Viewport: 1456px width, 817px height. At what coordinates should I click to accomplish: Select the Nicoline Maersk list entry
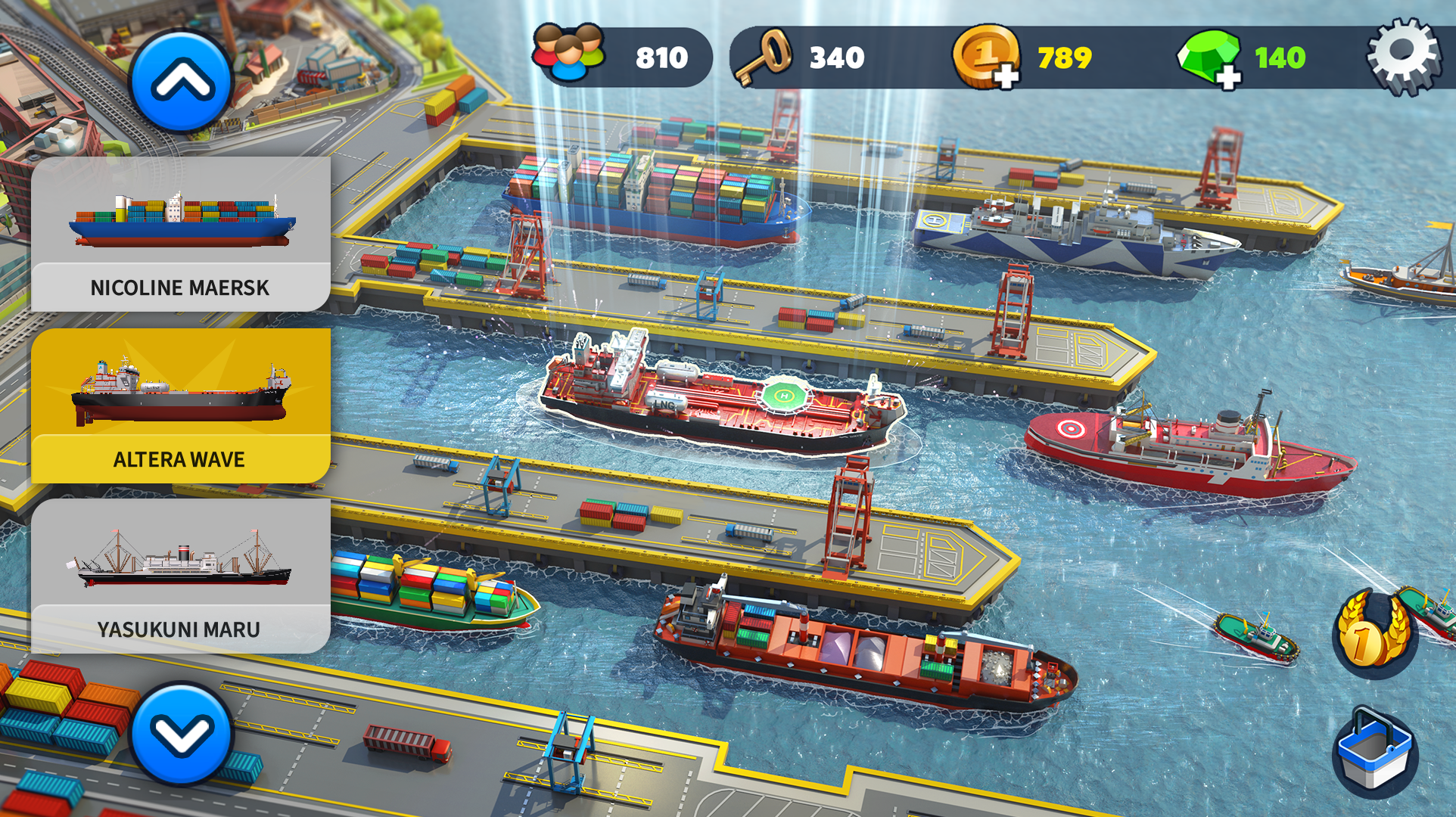(x=179, y=287)
